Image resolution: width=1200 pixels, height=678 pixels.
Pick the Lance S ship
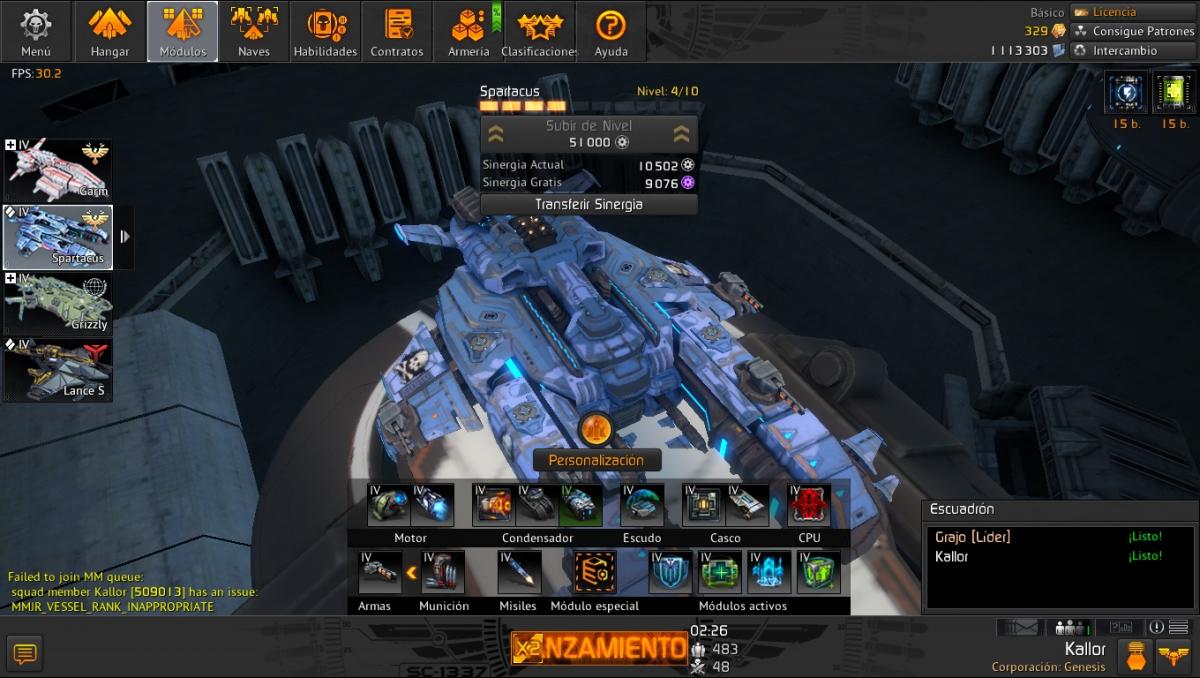click(58, 370)
